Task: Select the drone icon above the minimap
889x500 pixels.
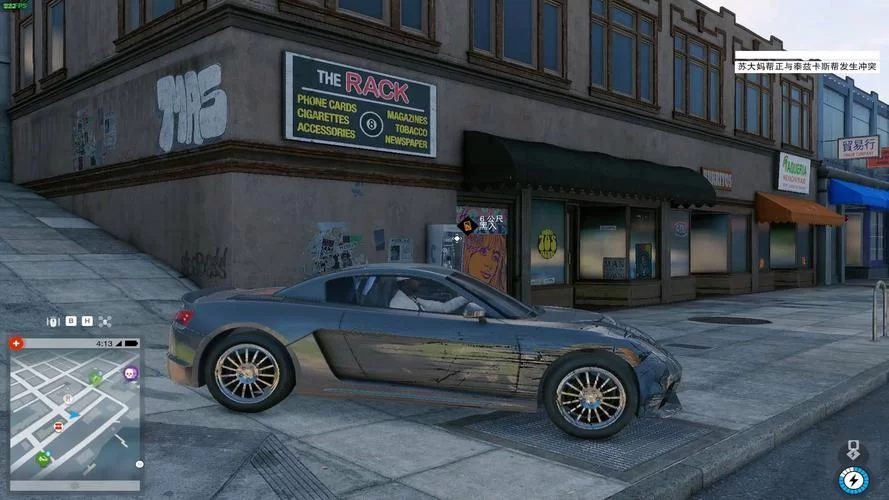Action: click(x=104, y=321)
